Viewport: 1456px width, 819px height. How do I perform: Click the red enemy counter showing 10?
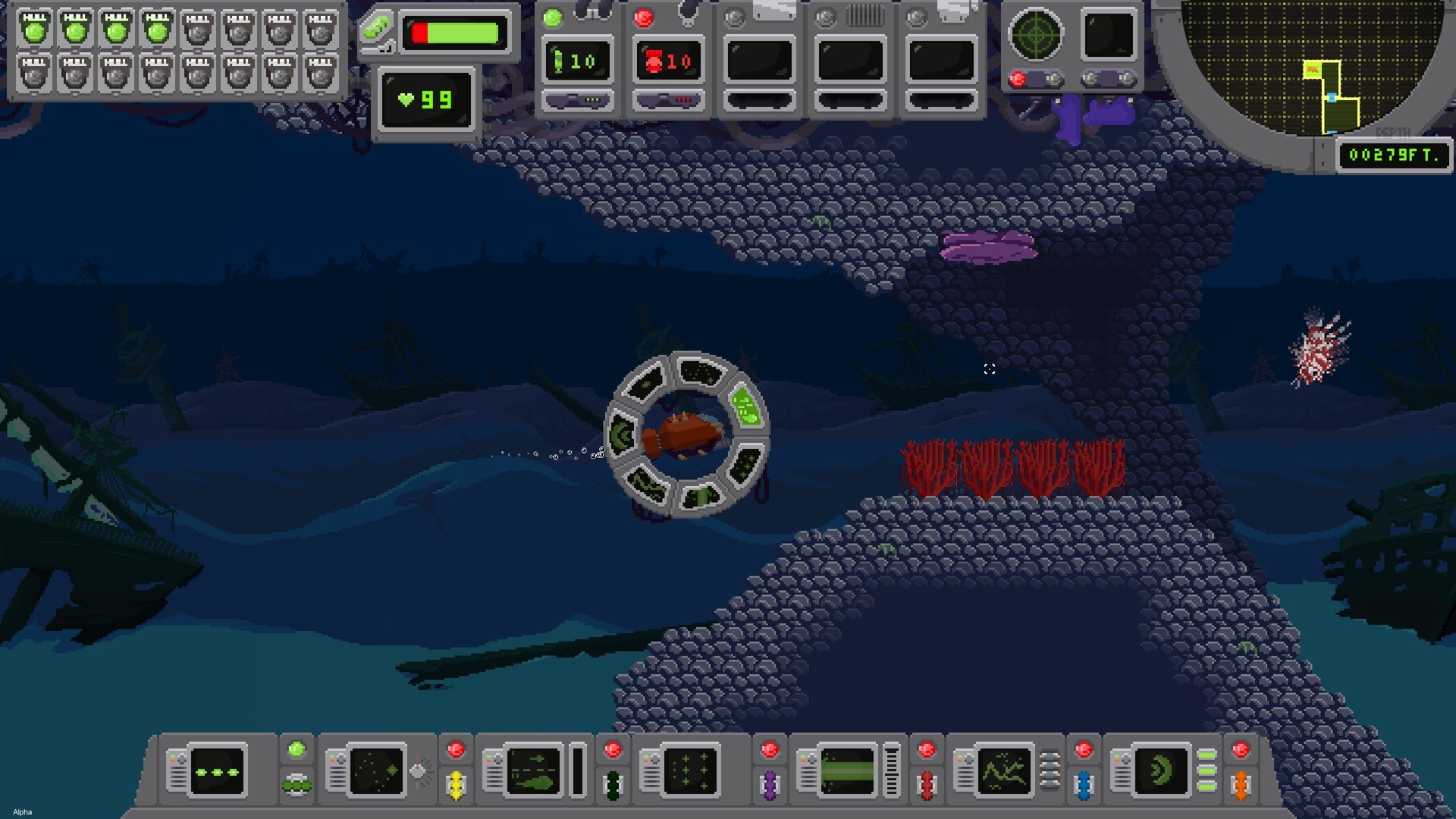pos(668,61)
